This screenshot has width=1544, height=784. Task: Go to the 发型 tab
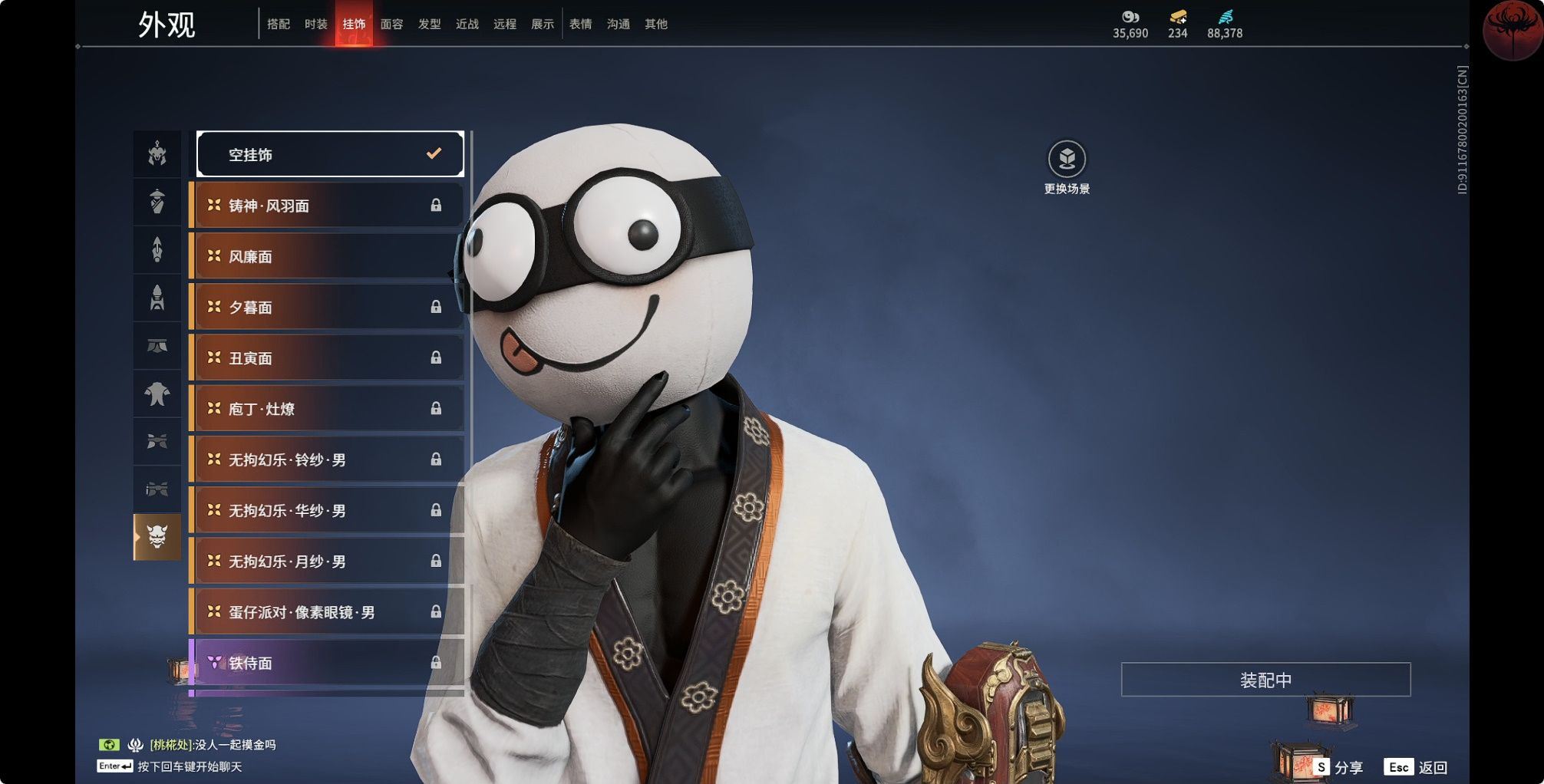[429, 25]
